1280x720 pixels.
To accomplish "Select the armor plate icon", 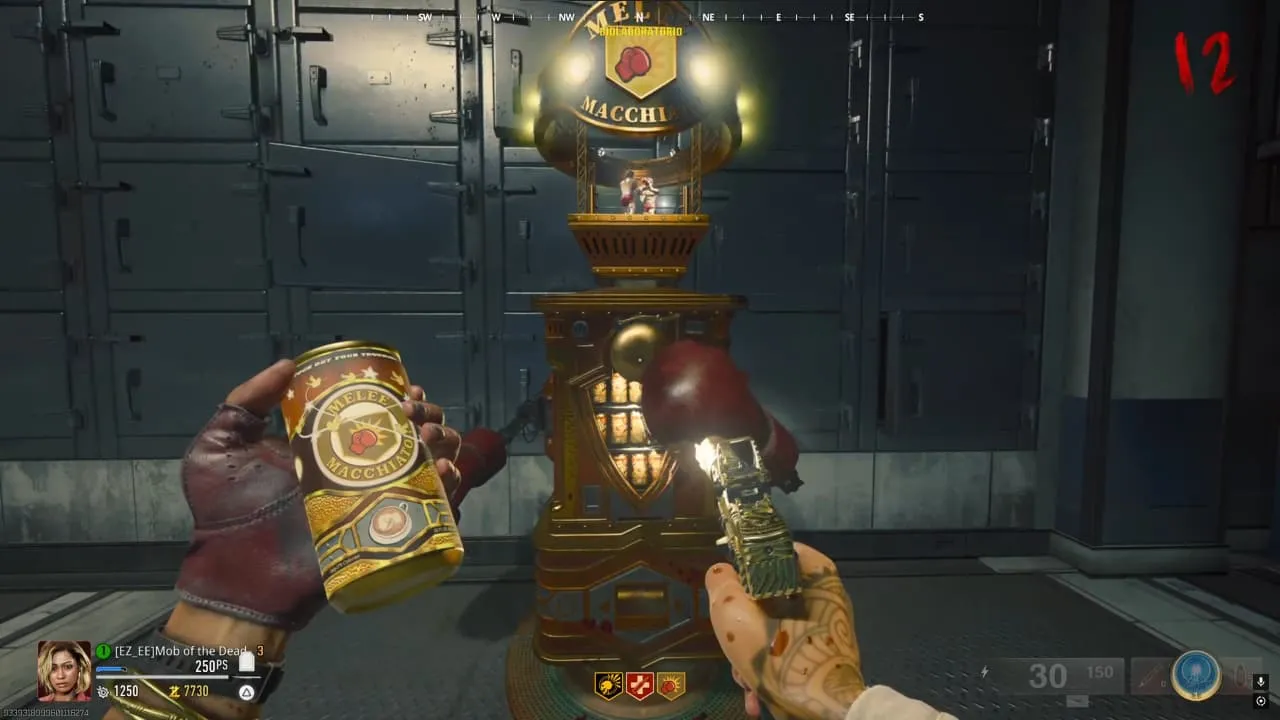I will pyautogui.click(x=246, y=662).
